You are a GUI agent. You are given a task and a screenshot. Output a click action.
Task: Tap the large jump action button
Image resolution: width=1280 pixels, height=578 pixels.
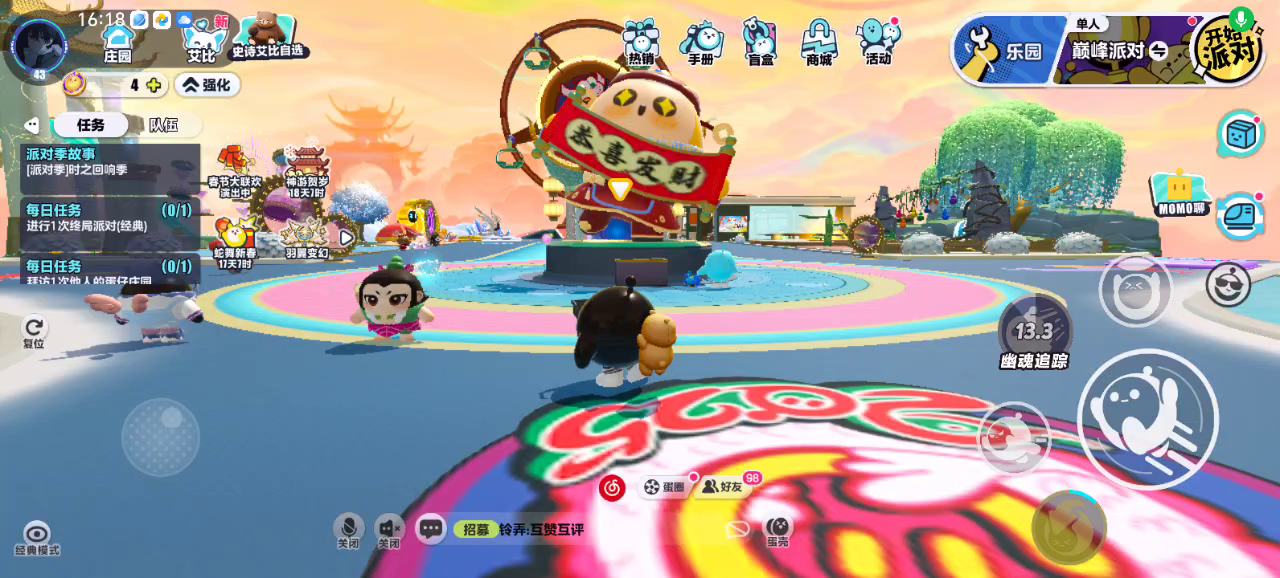pos(1147,419)
